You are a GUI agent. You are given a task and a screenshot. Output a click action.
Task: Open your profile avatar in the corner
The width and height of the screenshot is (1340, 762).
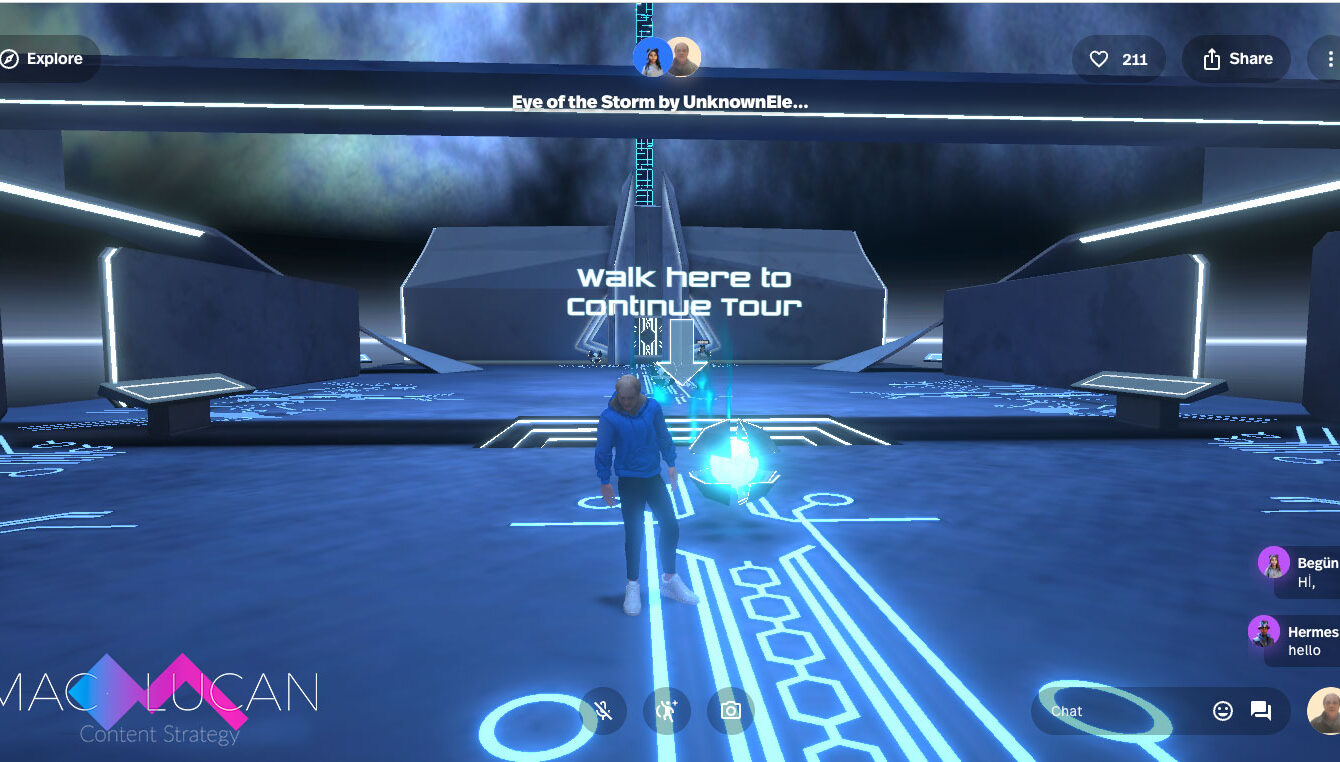click(x=1325, y=711)
